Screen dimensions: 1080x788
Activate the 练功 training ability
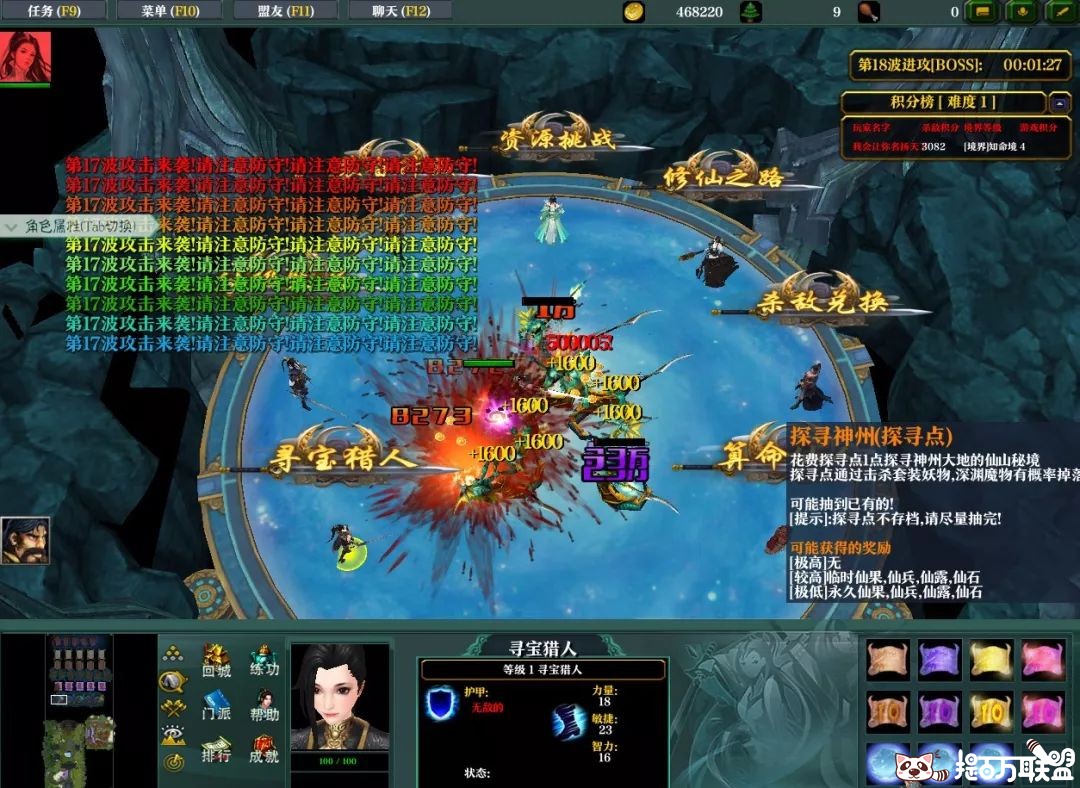click(x=264, y=661)
